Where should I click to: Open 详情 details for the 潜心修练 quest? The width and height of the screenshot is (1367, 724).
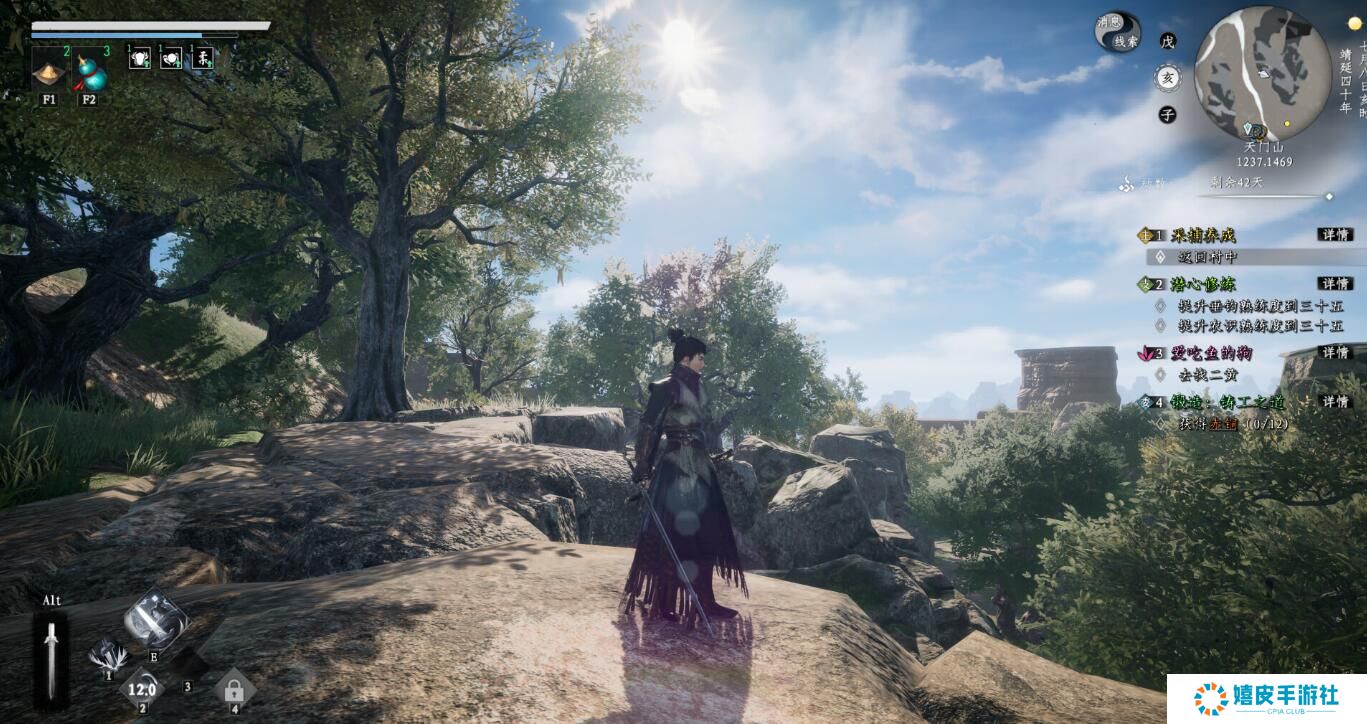pos(1335,284)
